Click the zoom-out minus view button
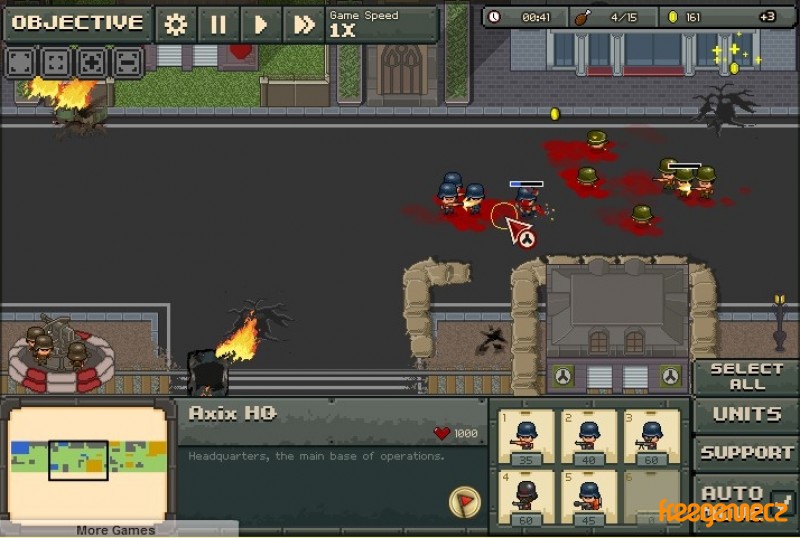800x538 pixels. point(127,62)
